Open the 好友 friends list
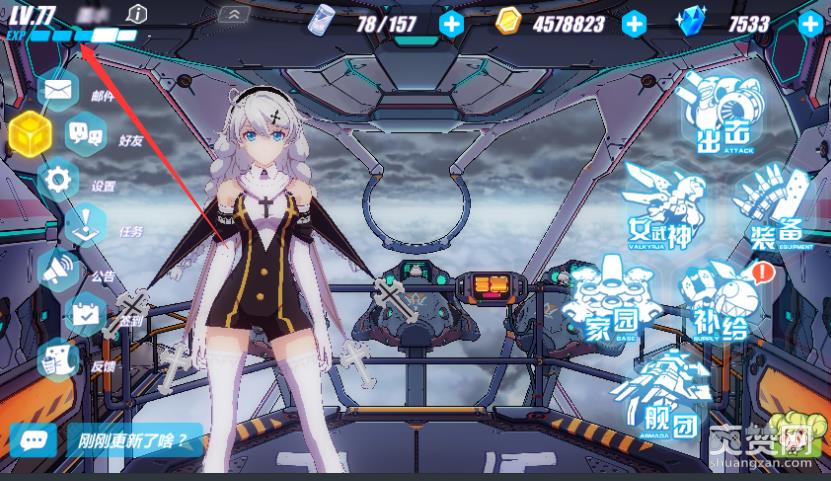Screen dimensions: 831x481 (x=87, y=133)
